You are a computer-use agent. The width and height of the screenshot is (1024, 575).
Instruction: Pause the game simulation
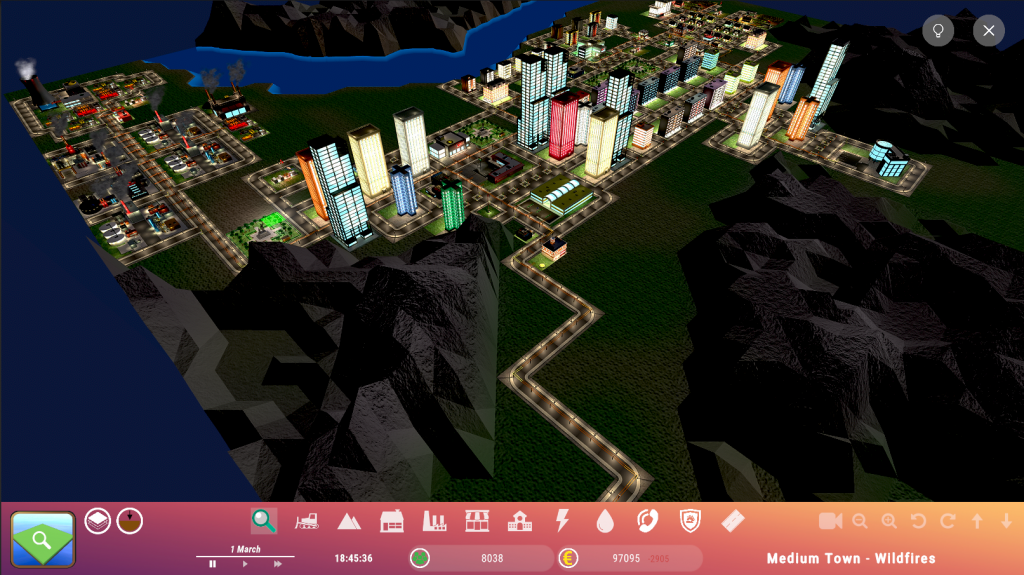213,564
